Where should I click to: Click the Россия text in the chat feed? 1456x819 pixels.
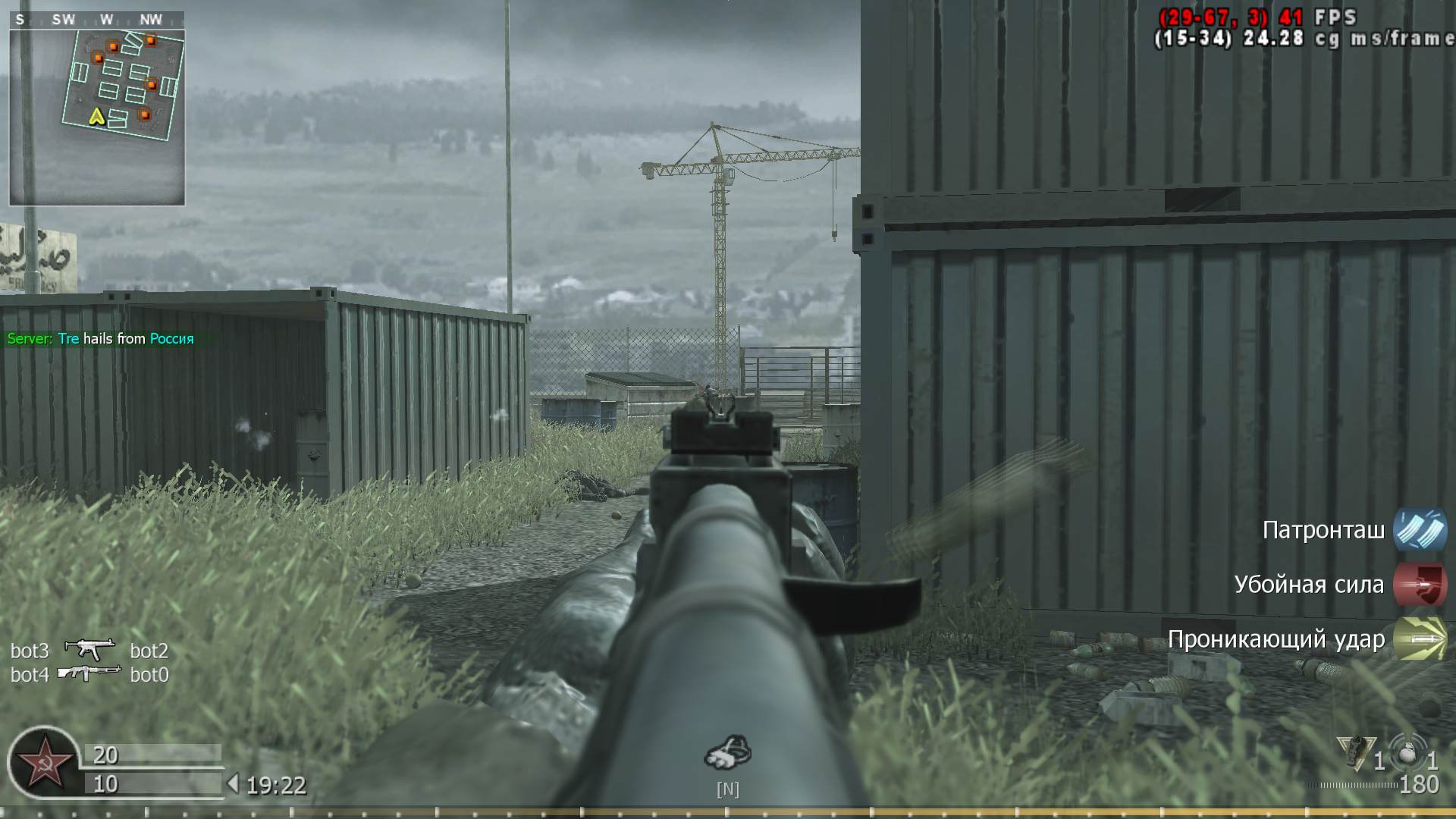173,339
